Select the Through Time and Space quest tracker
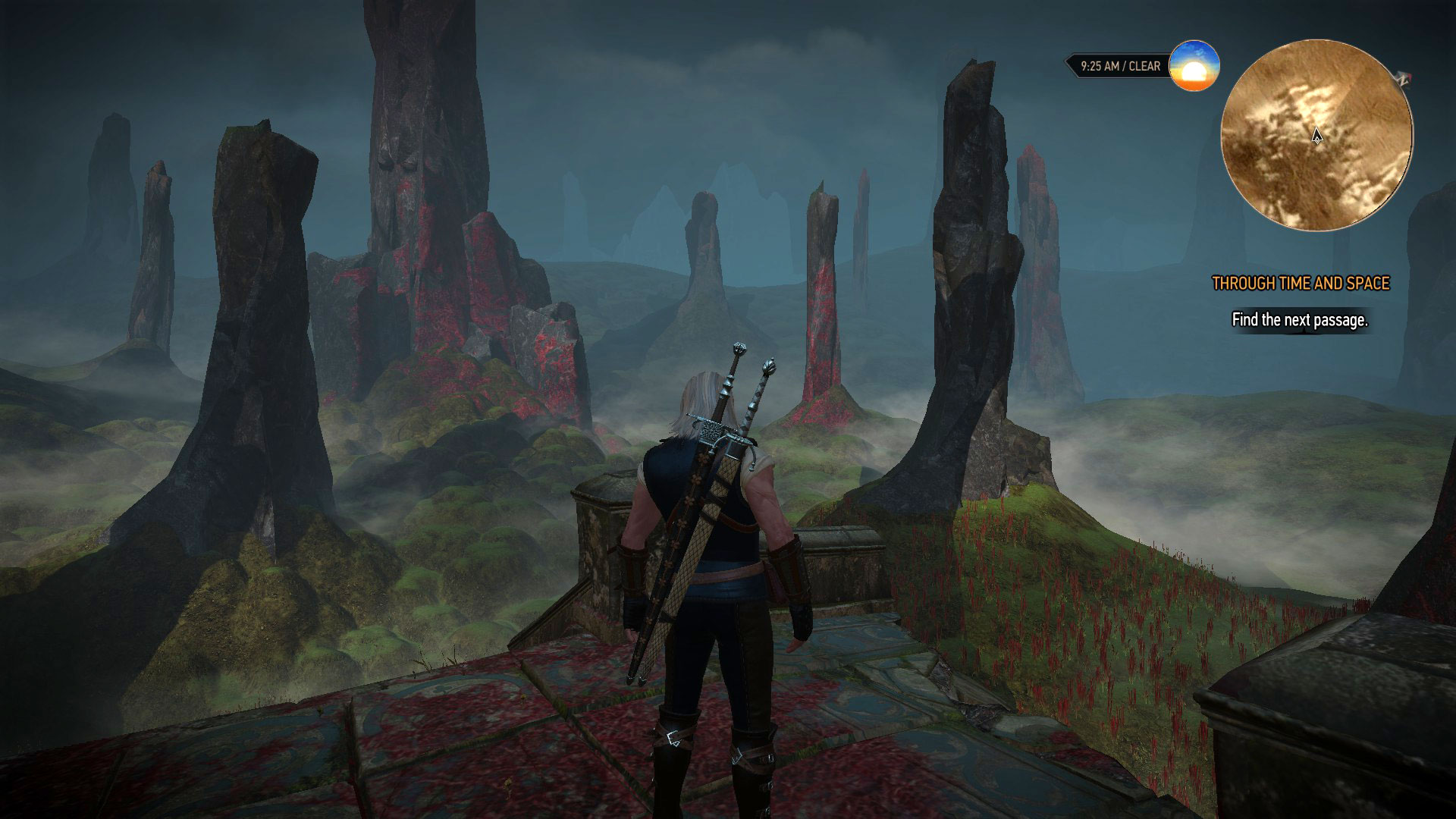1456x819 pixels. 1301,284
